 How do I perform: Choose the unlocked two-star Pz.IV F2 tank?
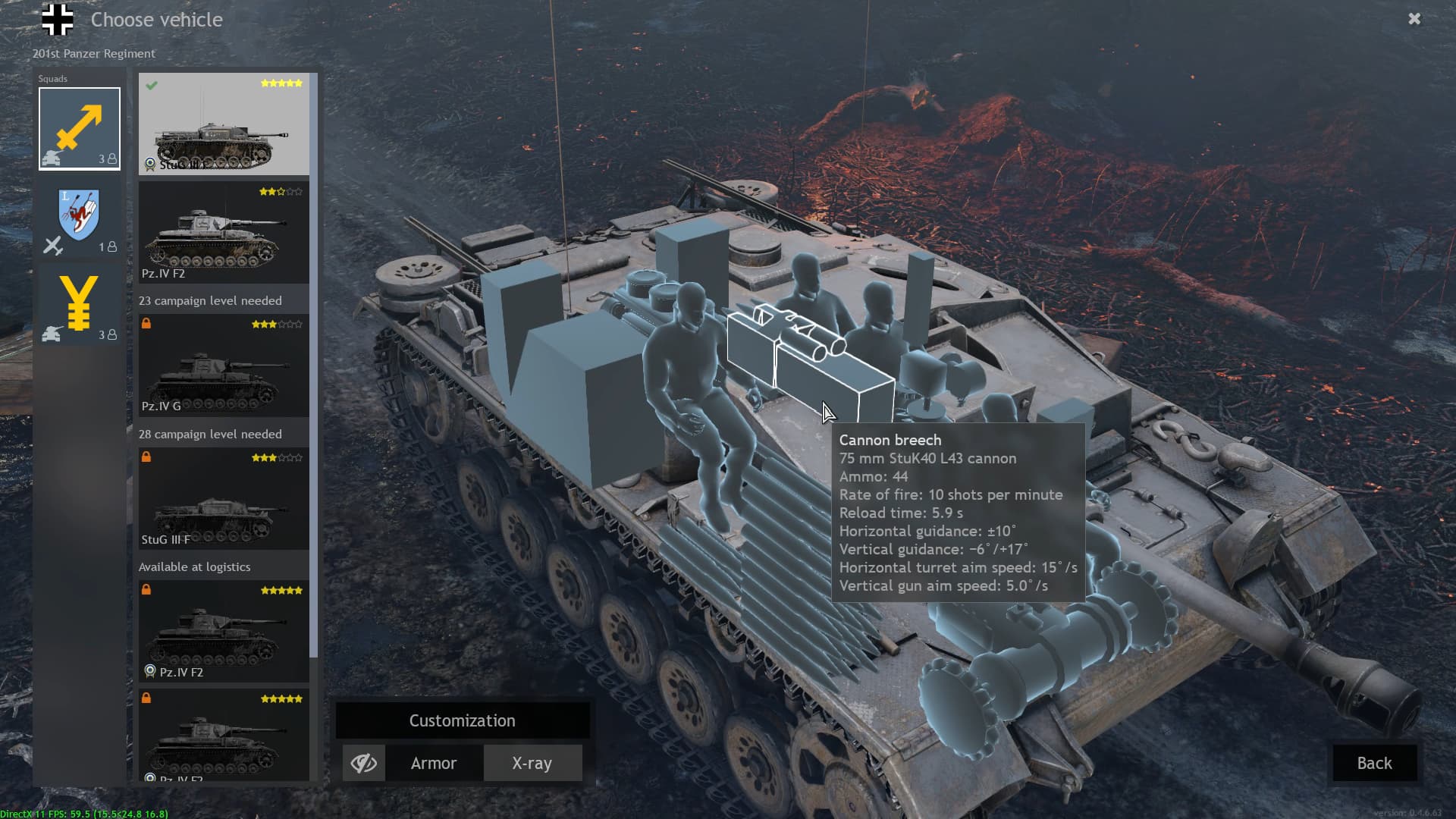click(224, 232)
